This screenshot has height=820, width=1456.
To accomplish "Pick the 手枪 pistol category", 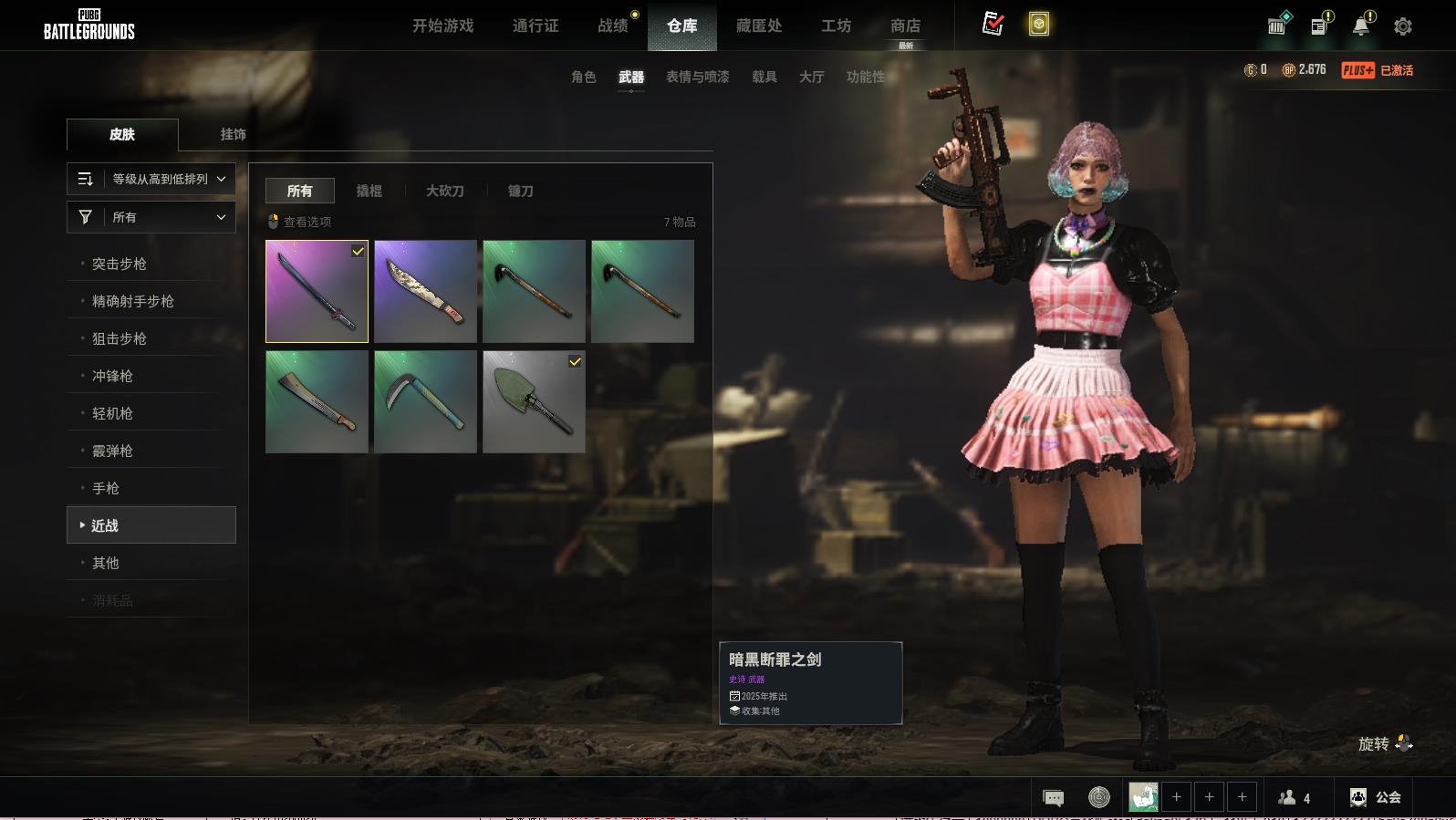I will point(106,488).
